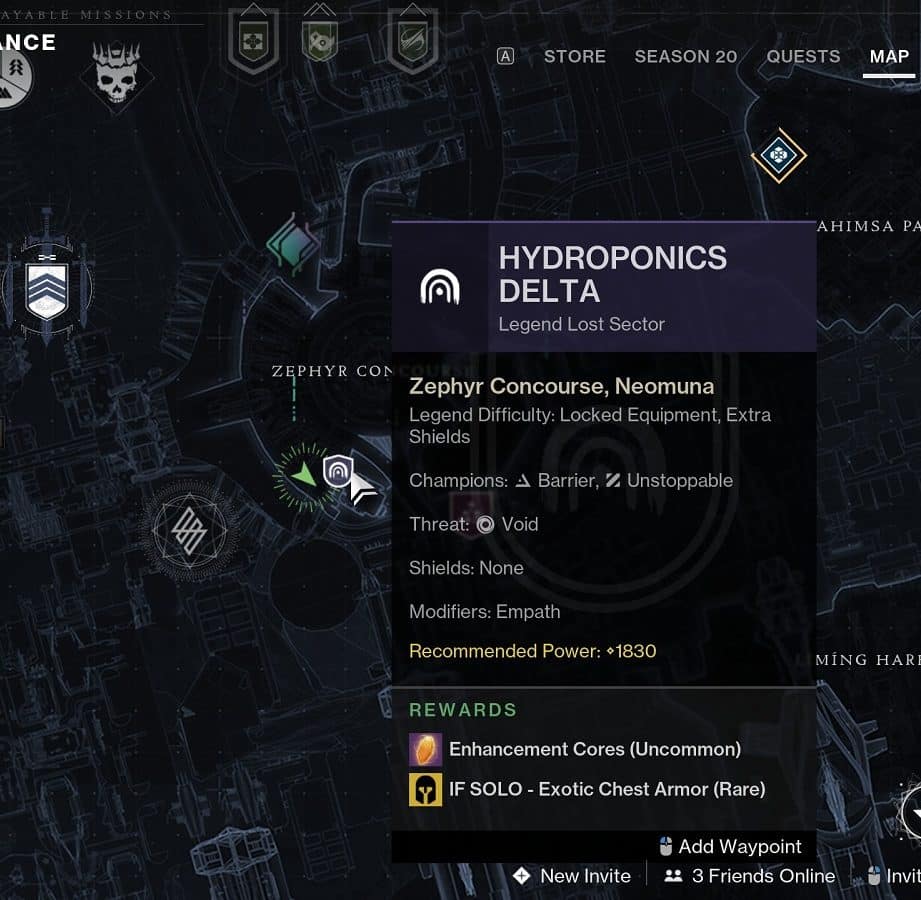Open the Store tab
The height and width of the screenshot is (900, 921).
(574, 56)
